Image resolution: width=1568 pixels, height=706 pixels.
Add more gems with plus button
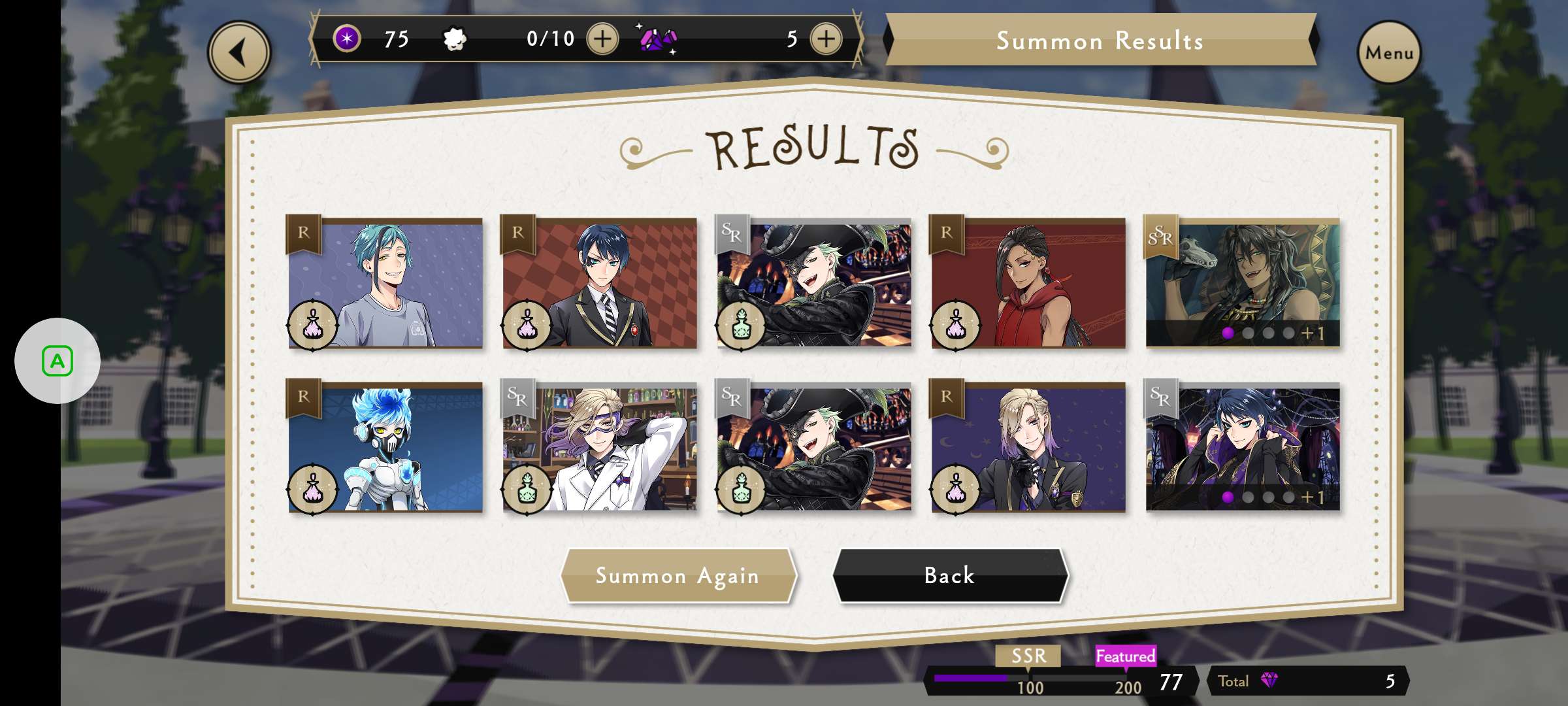(826, 39)
